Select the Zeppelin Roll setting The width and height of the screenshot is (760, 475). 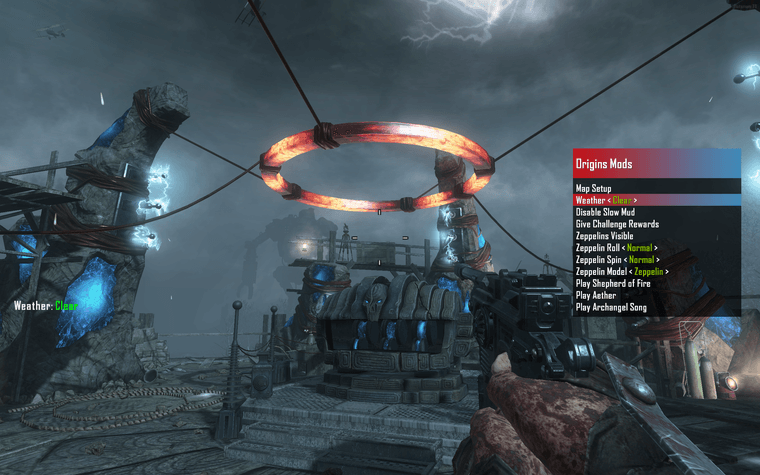coord(616,248)
